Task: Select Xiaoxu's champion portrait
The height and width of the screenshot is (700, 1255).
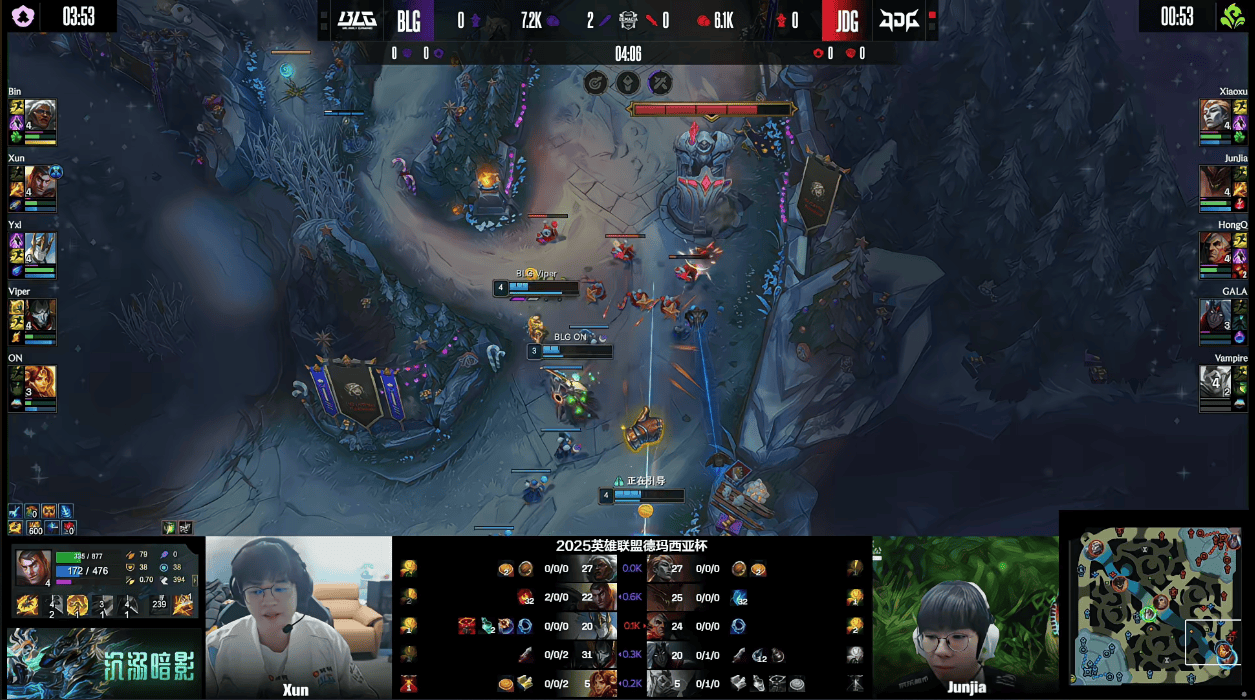Action: click(x=1216, y=118)
